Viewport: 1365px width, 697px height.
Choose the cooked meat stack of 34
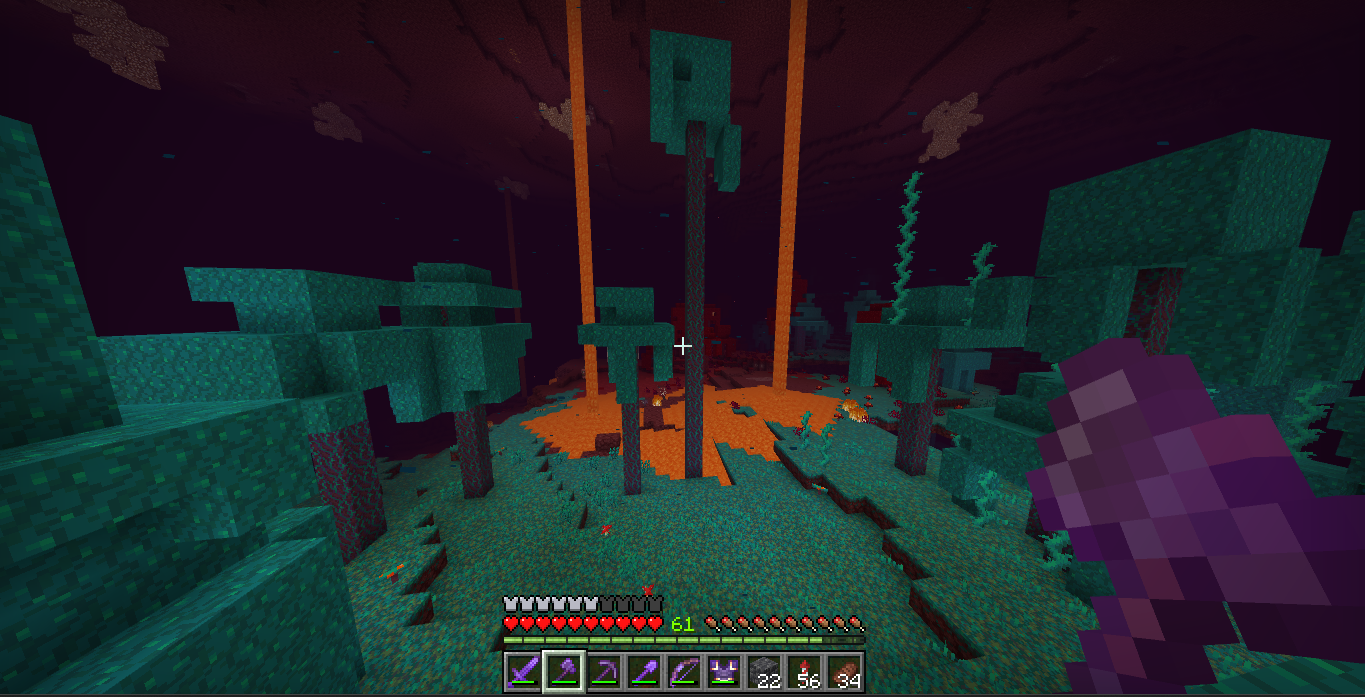coord(843,671)
